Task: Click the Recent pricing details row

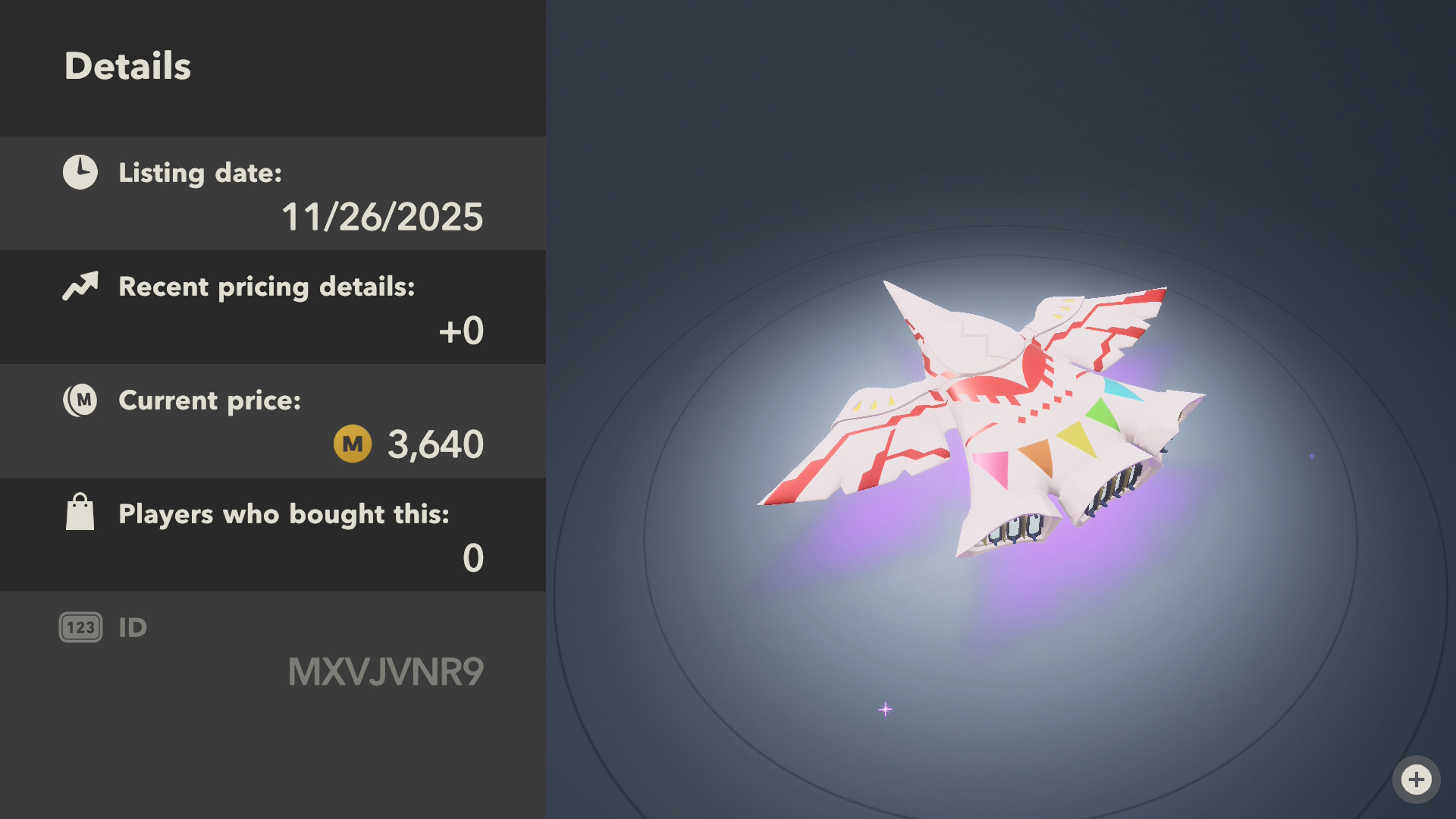Action: pyautogui.click(x=273, y=307)
